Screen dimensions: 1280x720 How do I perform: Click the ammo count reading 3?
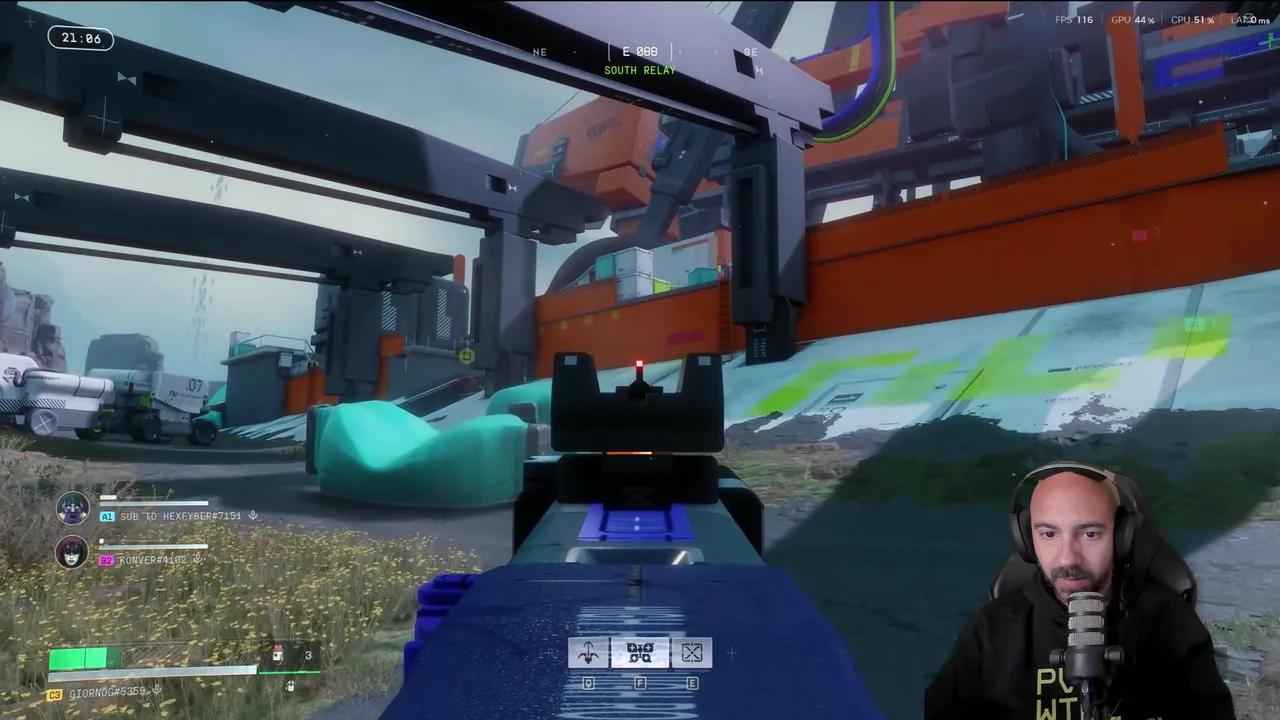pyautogui.click(x=306, y=655)
